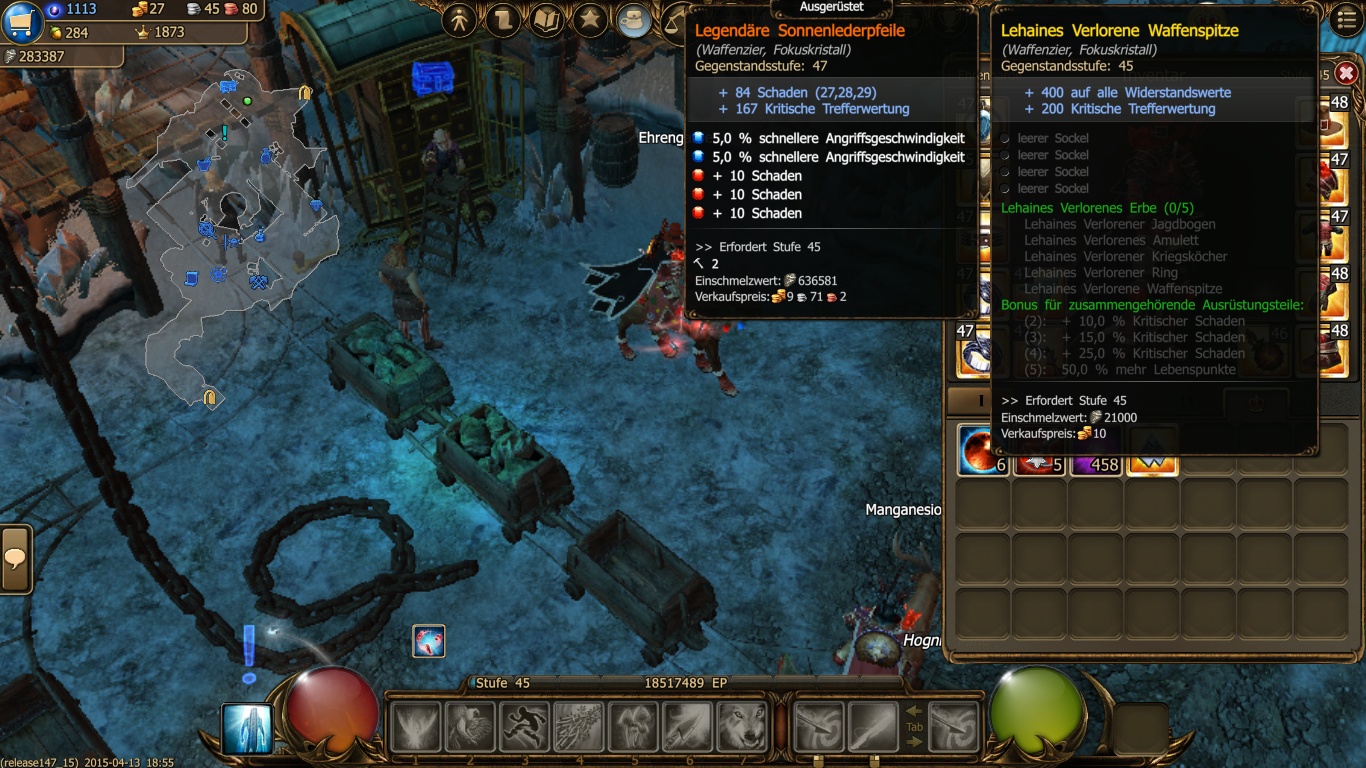This screenshot has width=1366, height=768.
Task: Open the character sheet icon
Action: 459,20
